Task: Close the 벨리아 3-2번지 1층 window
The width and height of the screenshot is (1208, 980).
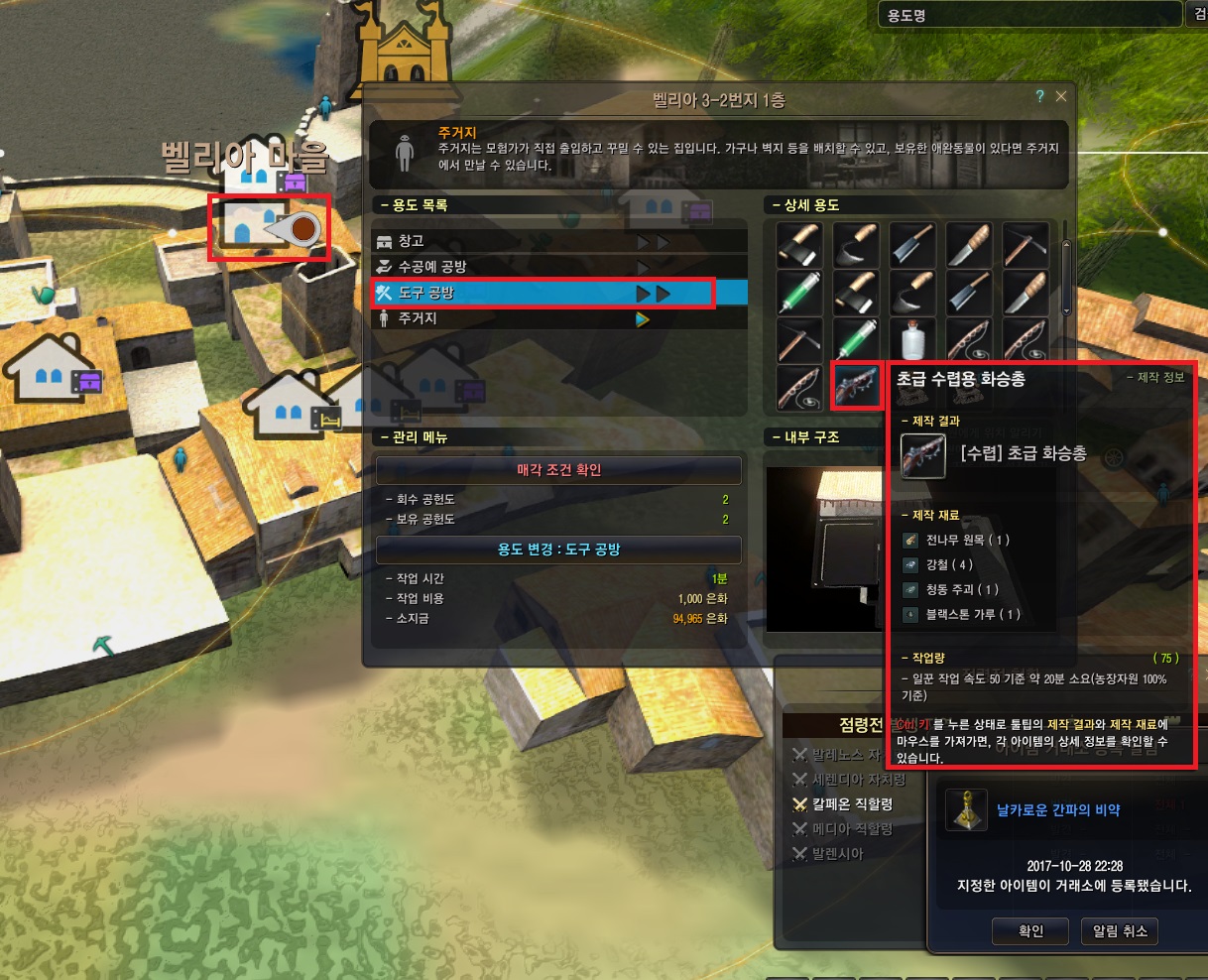Action: click(x=1061, y=96)
